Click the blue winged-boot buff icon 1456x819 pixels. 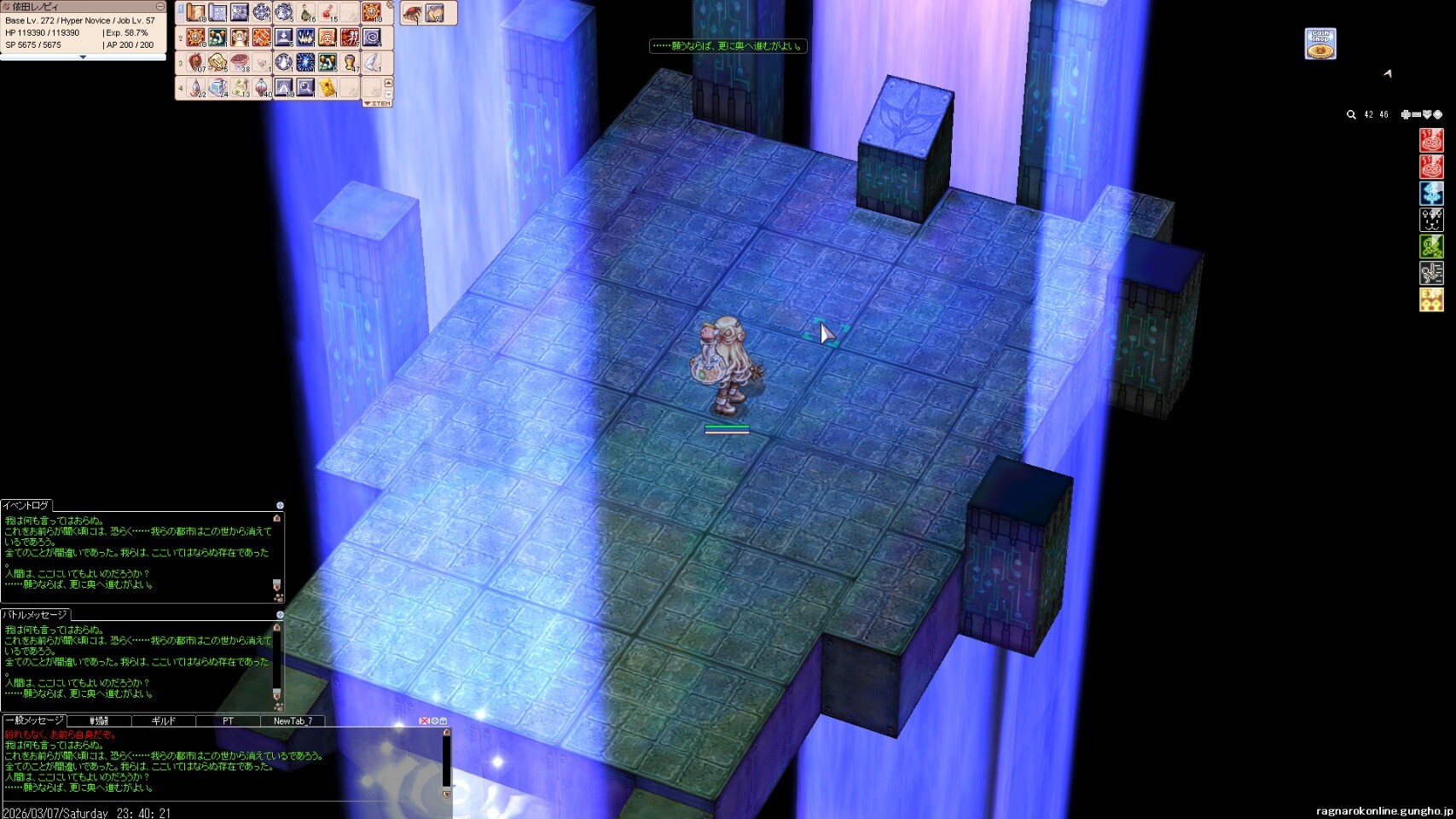point(1431,193)
